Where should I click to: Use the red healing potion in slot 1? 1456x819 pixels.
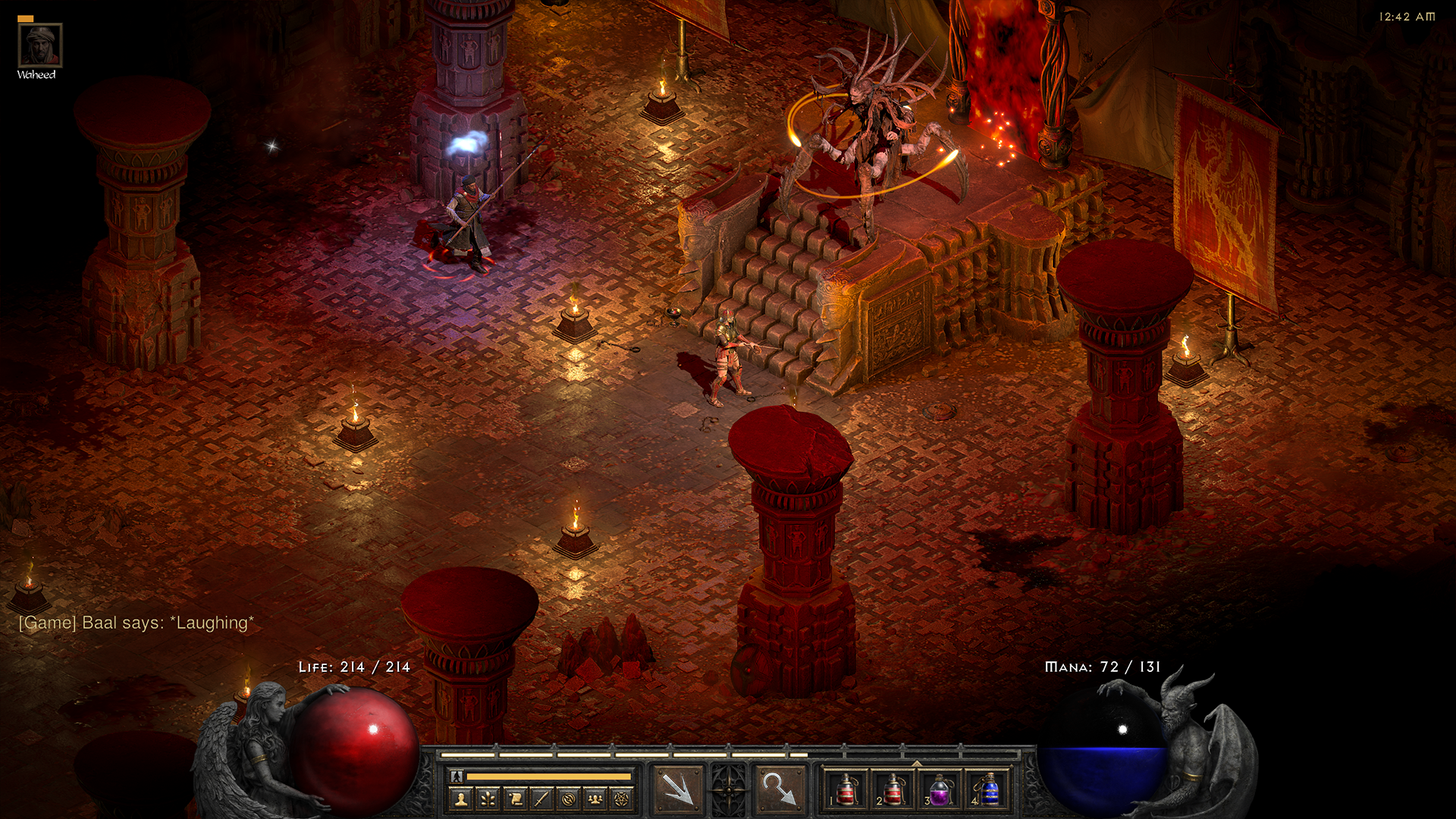(x=846, y=789)
